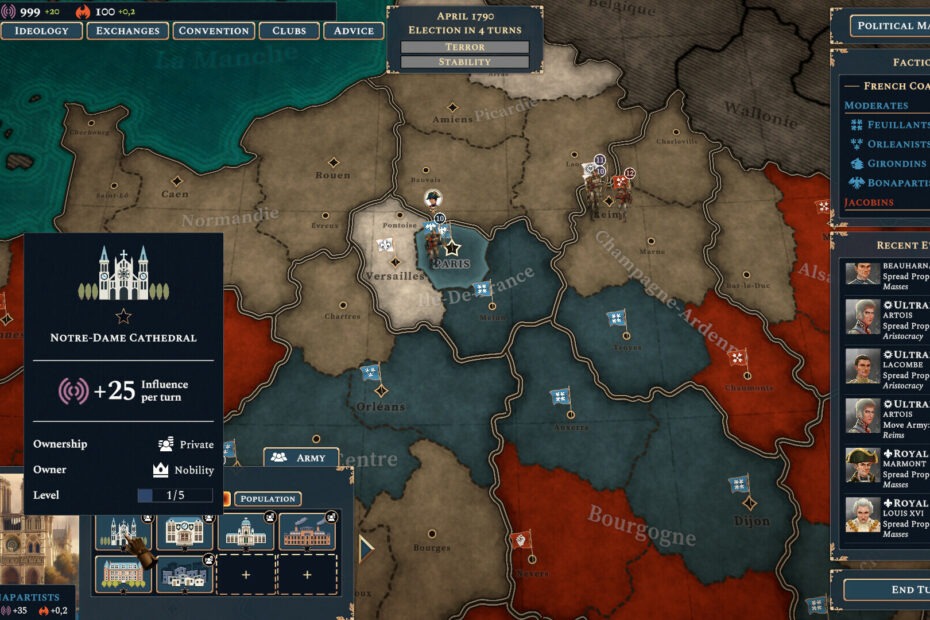Image resolution: width=930 pixels, height=620 pixels.
Task: Switch to the Army tab
Action: [301, 457]
